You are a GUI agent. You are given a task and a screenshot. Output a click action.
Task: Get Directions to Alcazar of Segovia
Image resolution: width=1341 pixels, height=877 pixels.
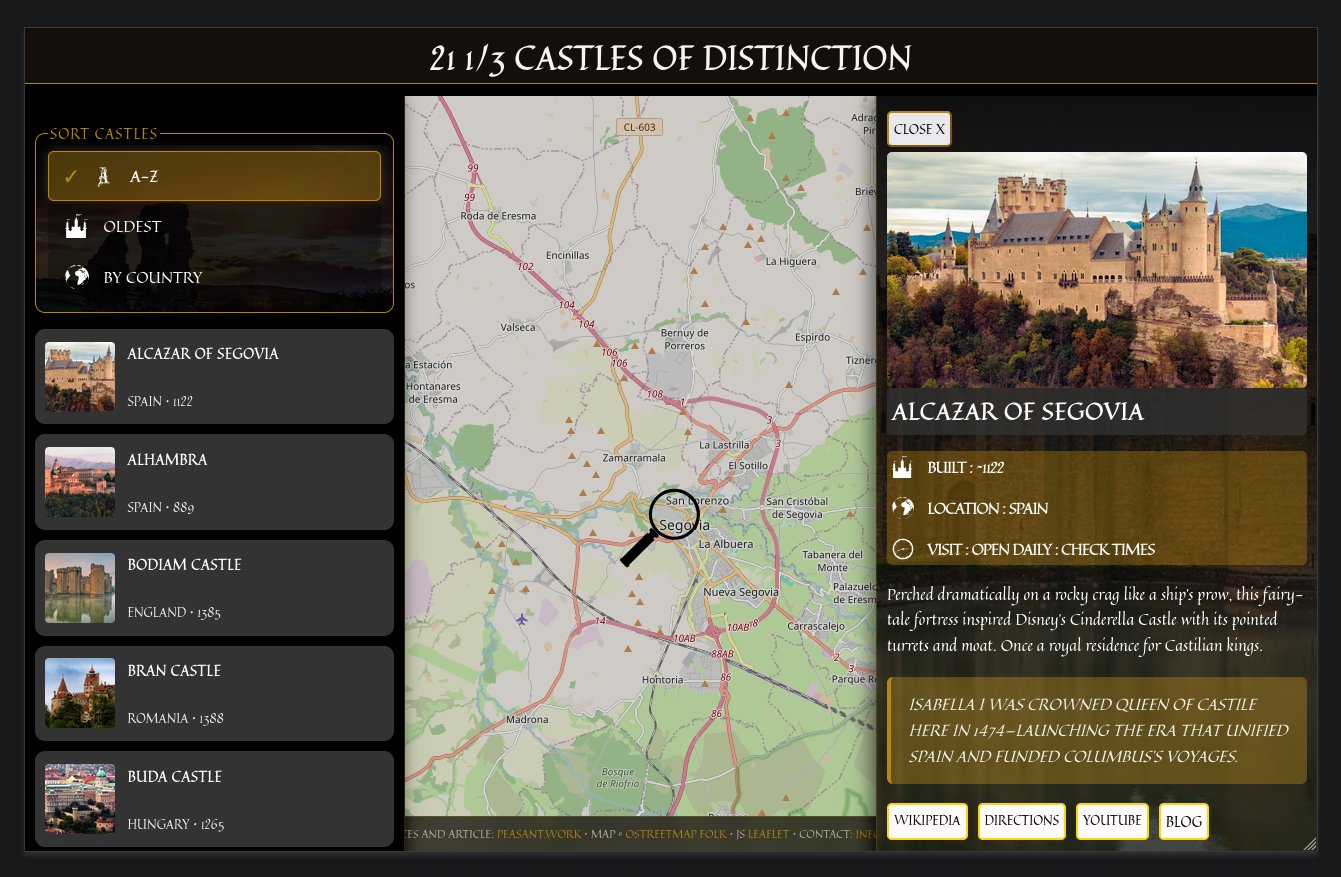pos(1022,821)
